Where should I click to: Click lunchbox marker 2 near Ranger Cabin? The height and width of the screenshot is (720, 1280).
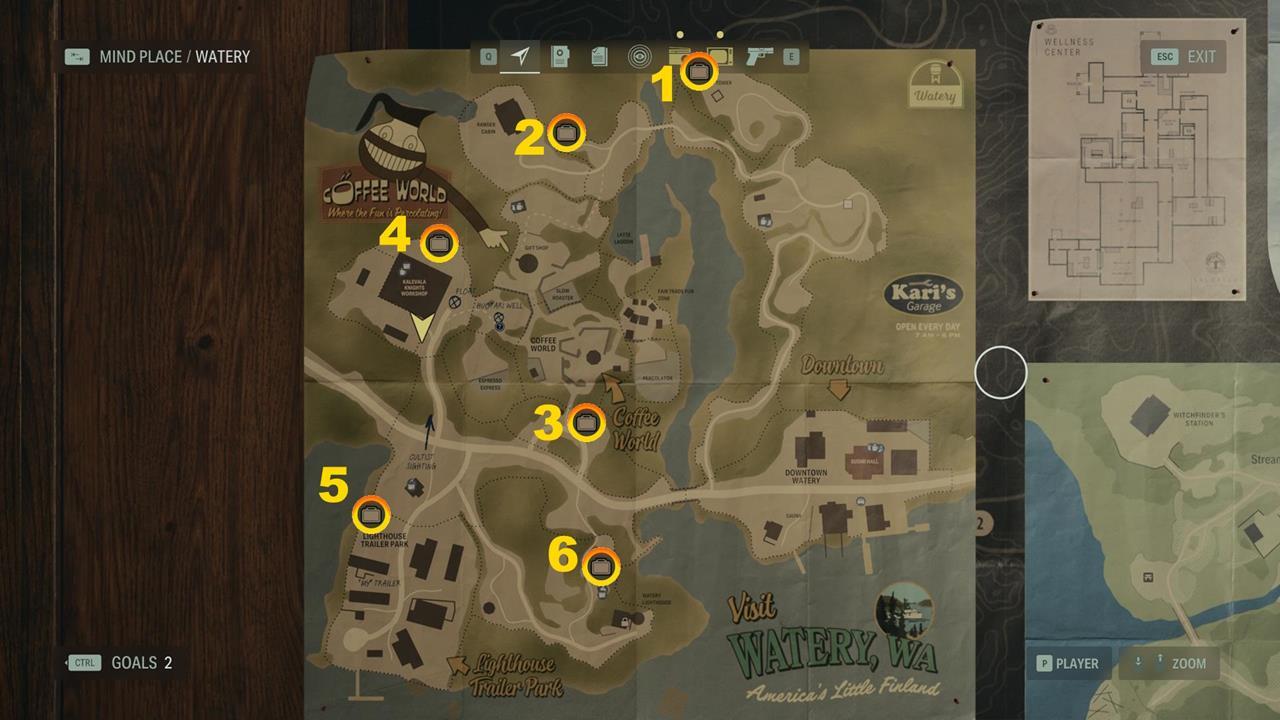coord(568,131)
